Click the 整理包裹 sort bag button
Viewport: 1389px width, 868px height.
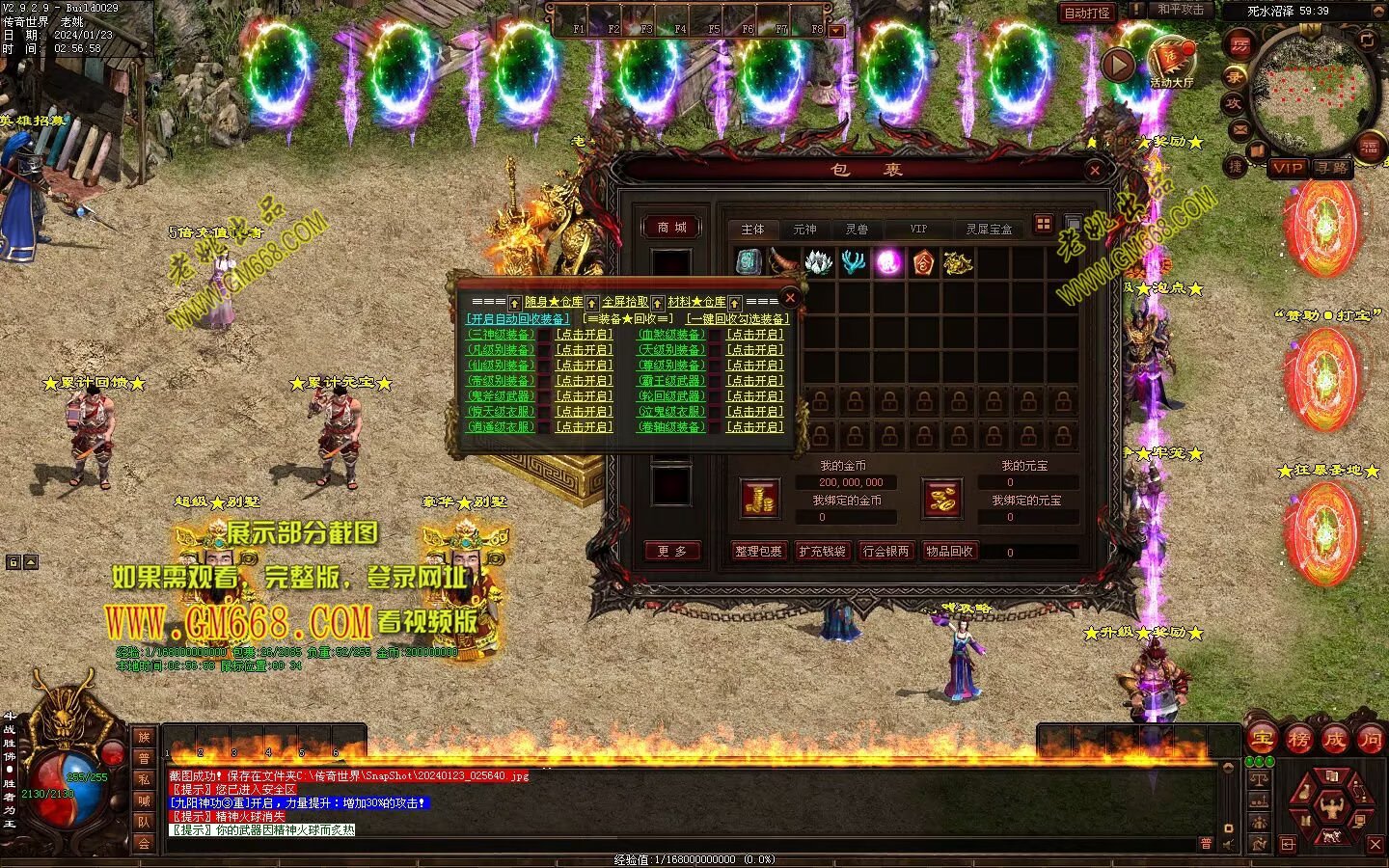pos(758,552)
